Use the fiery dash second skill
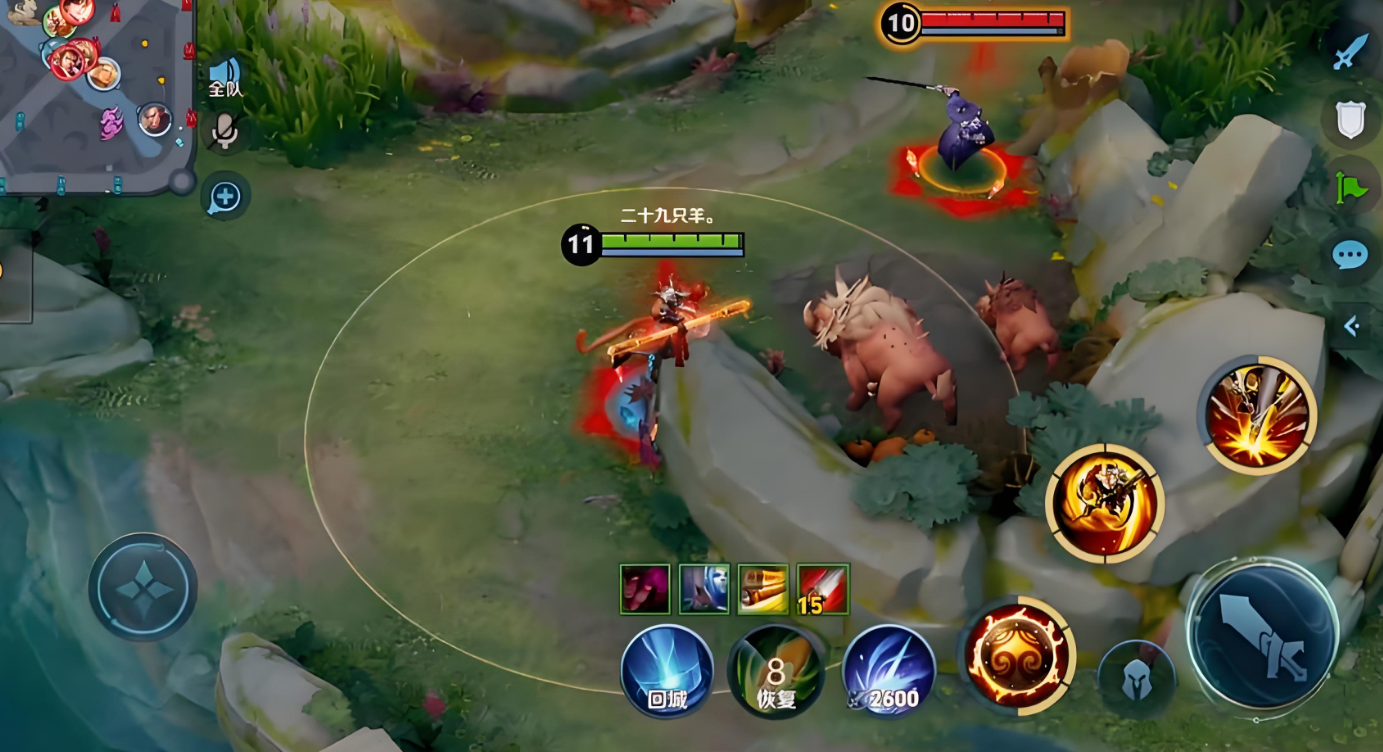Viewport: 1383px width, 752px height. click(x=1104, y=503)
